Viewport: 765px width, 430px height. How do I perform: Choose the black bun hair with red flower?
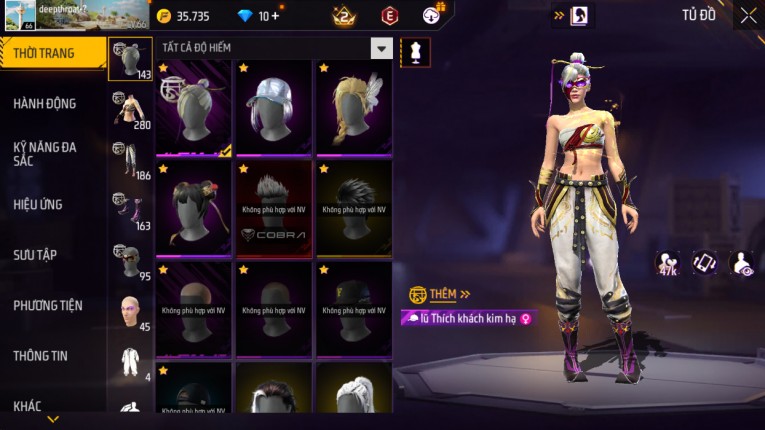coord(193,208)
